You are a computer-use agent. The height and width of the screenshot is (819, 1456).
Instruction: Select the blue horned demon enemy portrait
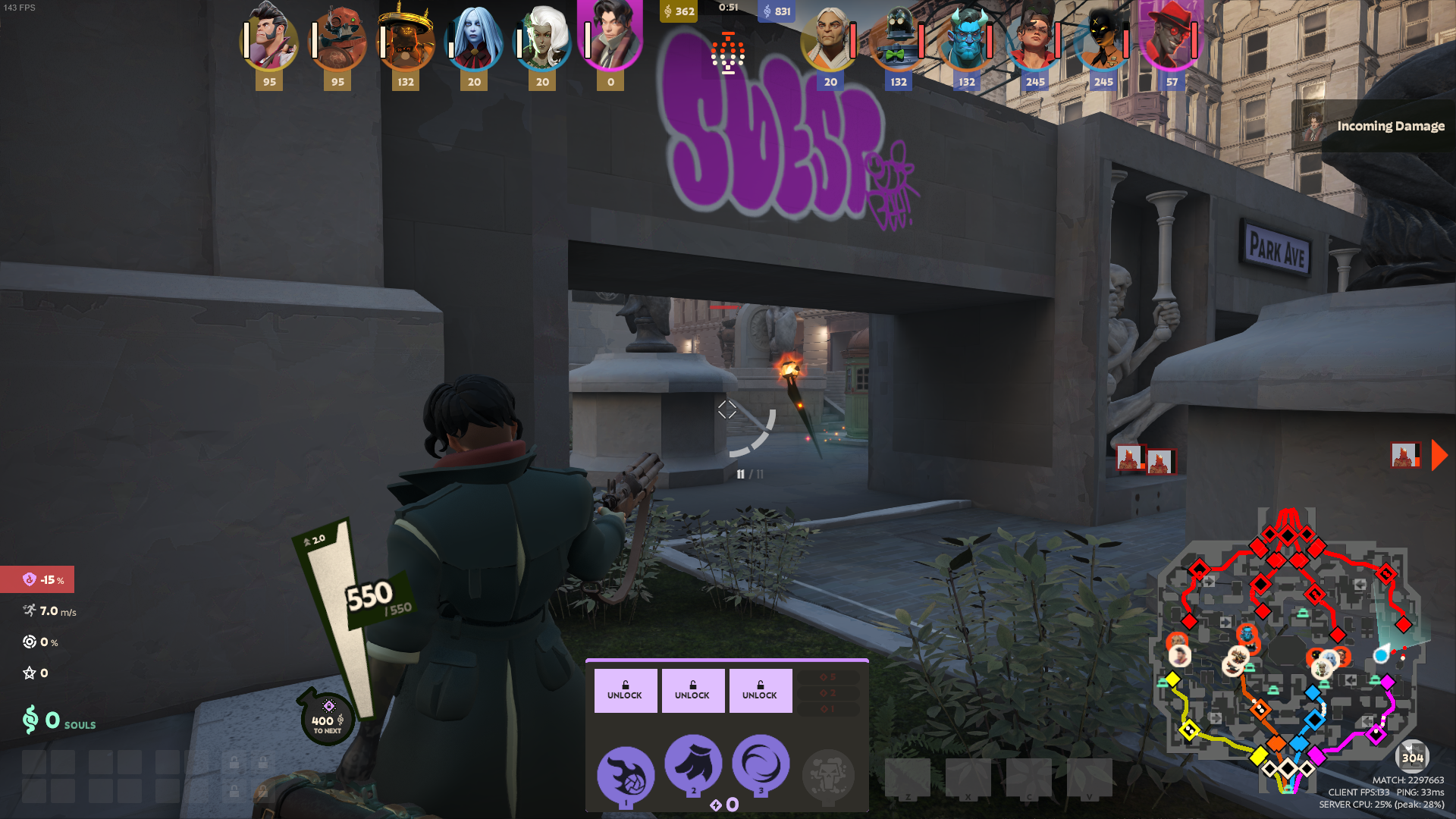pos(966,39)
